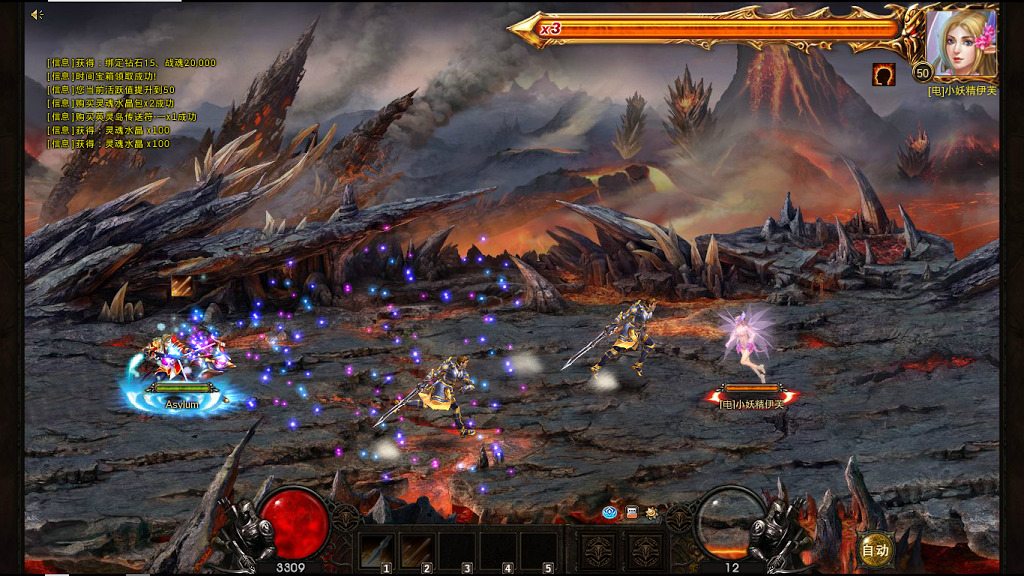1024x576 pixels.
Task: Open the blue round emblem icon
Action: coord(609,513)
